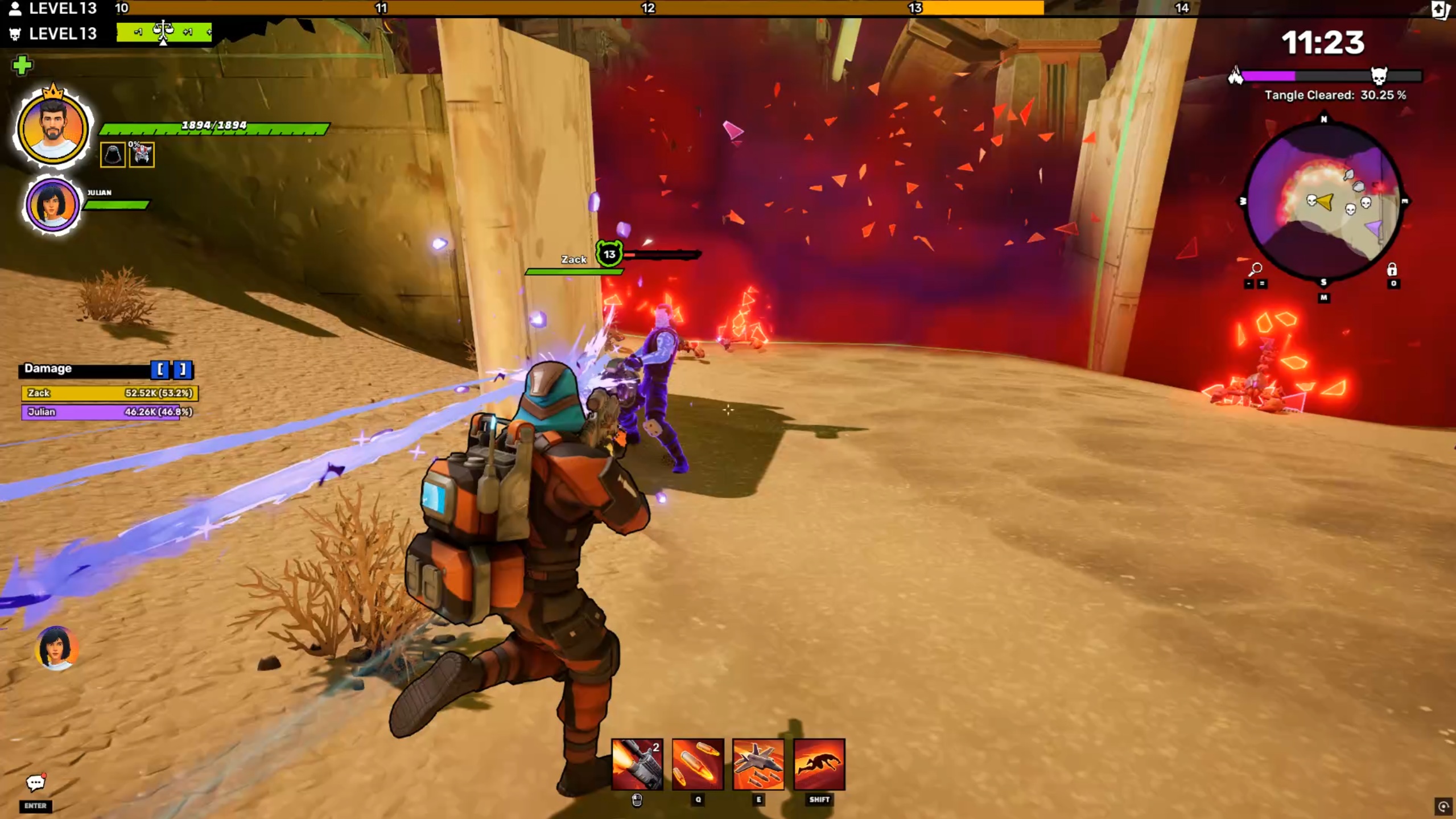Switch Damage meter with left bracket button
Viewport: 1456px width, 819px height.
(160, 370)
